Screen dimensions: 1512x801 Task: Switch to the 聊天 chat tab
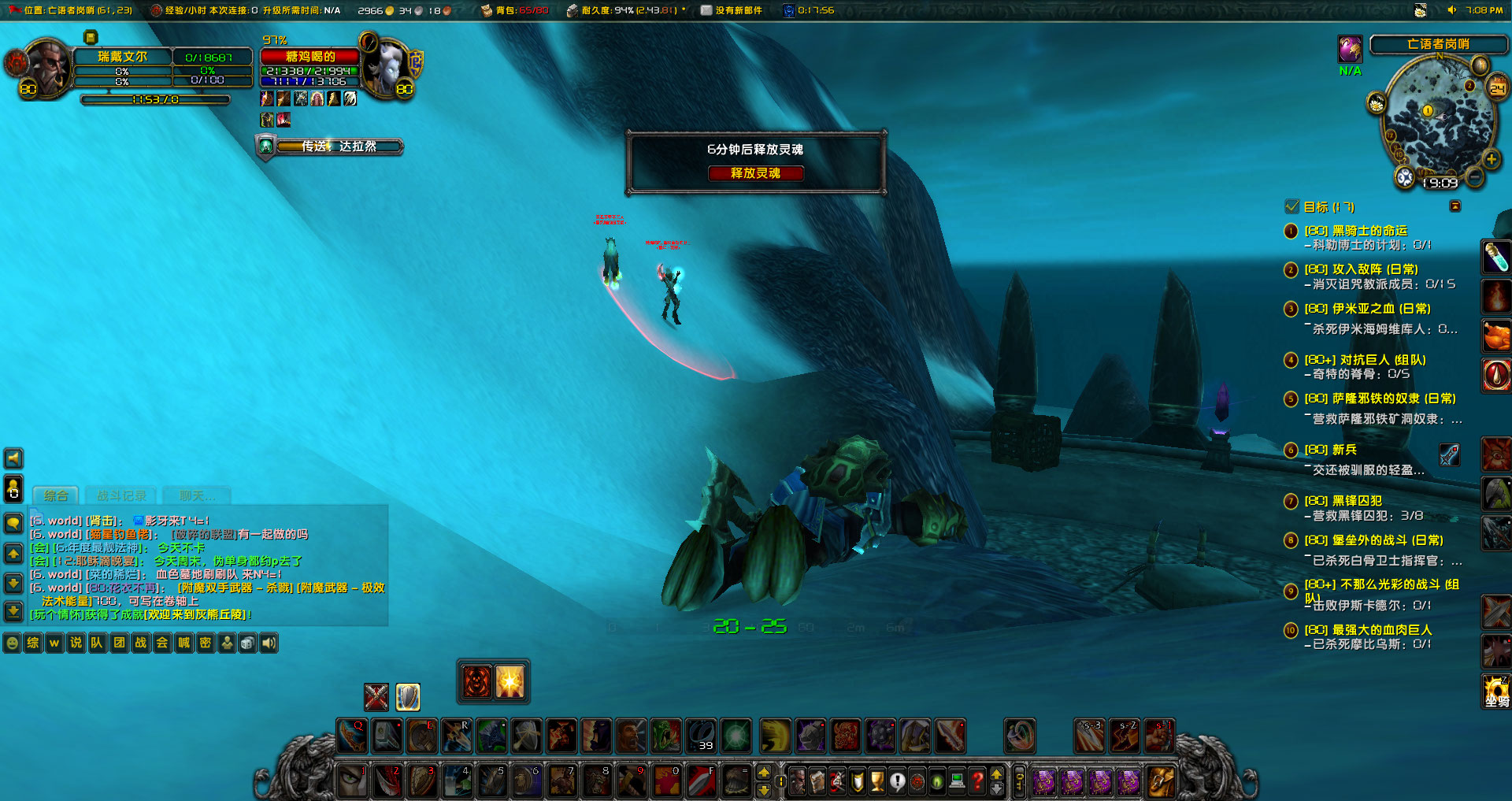(x=195, y=495)
